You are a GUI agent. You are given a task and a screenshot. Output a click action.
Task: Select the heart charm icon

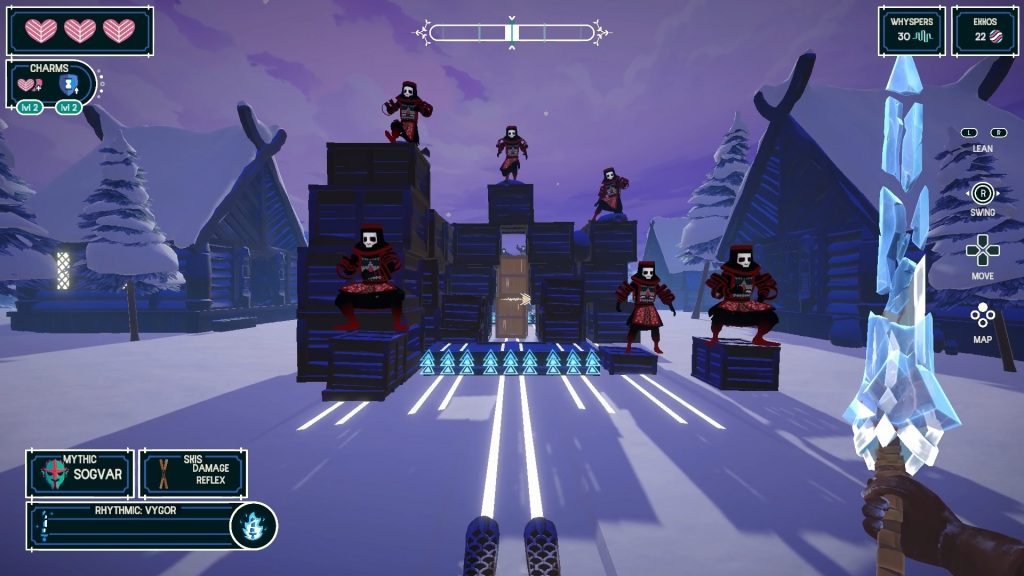[31, 86]
